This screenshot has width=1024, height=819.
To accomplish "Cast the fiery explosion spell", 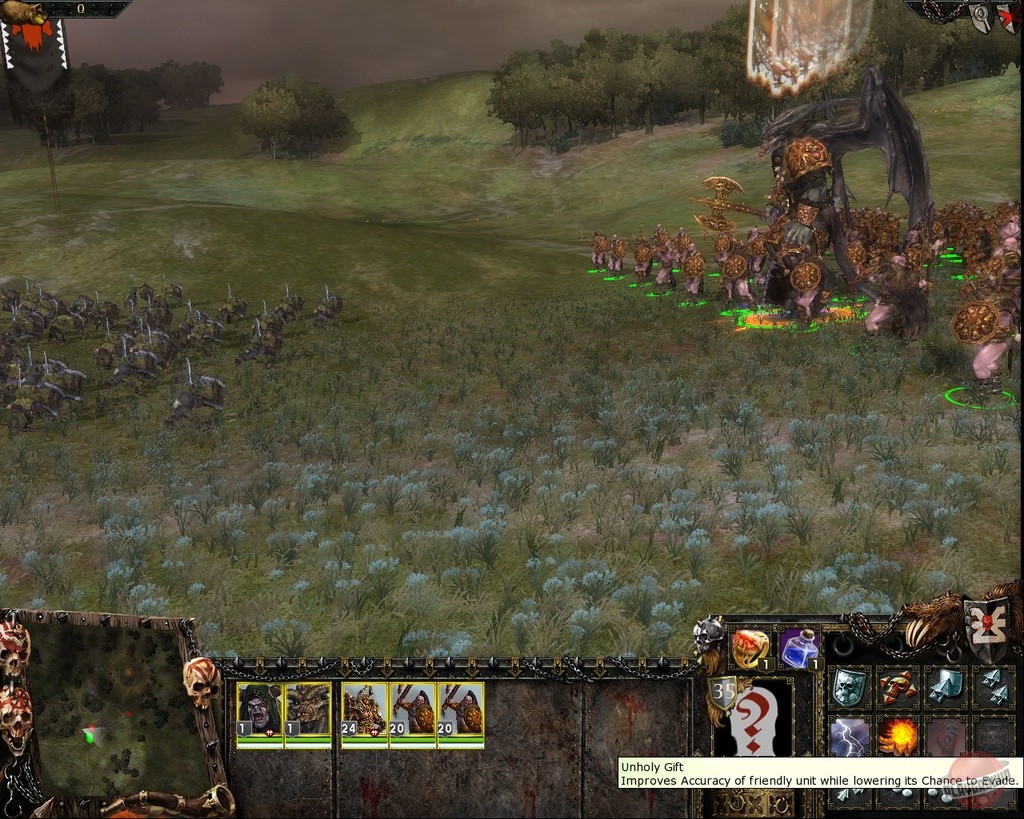I will tap(898, 737).
